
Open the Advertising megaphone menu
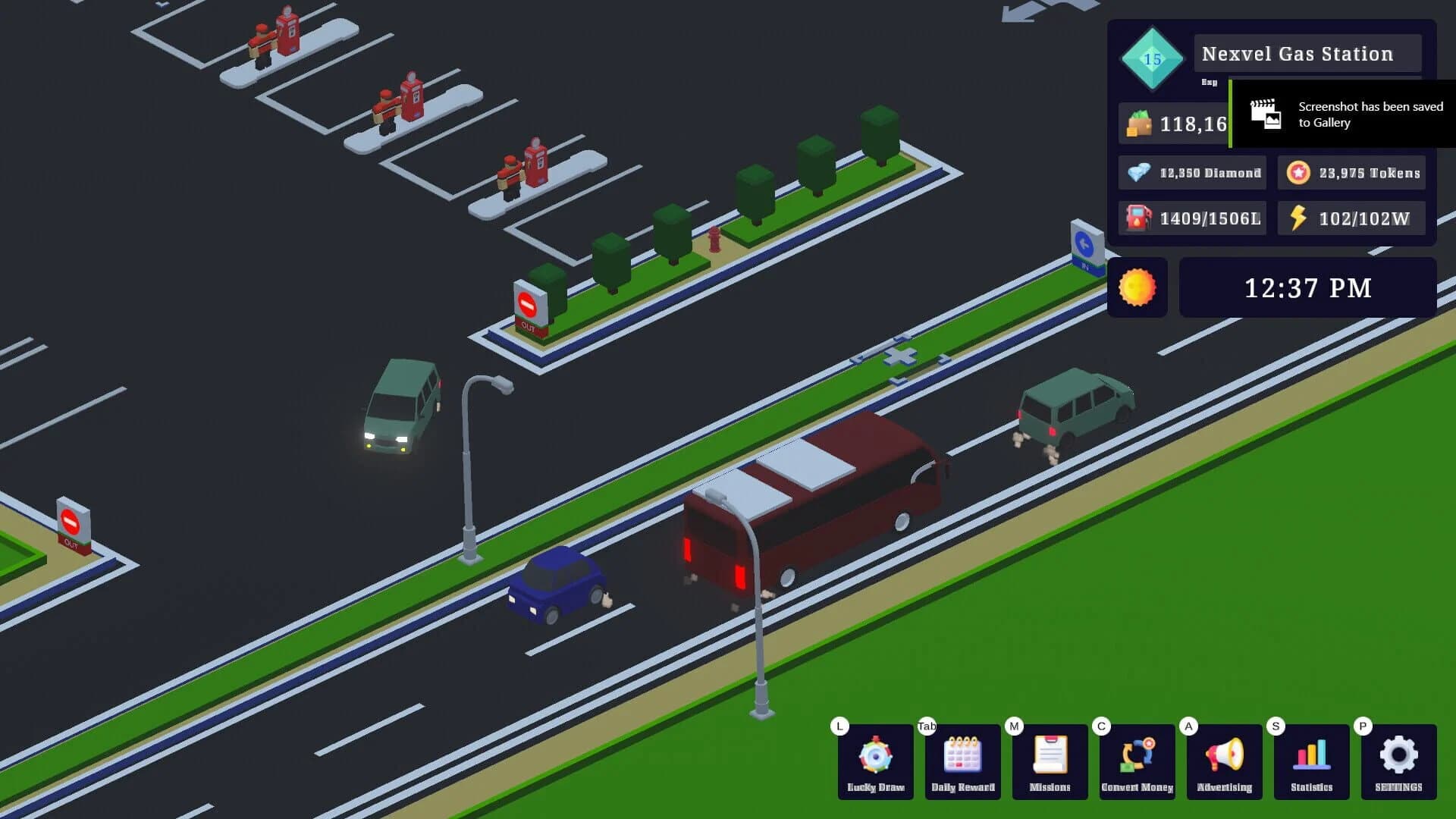[1224, 762]
